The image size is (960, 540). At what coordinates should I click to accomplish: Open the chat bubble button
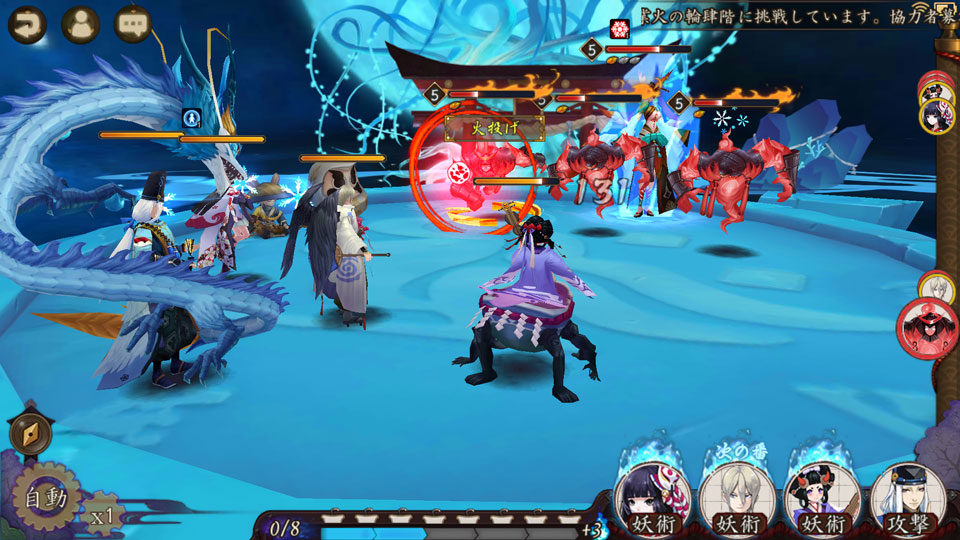pyautogui.click(x=132, y=24)
